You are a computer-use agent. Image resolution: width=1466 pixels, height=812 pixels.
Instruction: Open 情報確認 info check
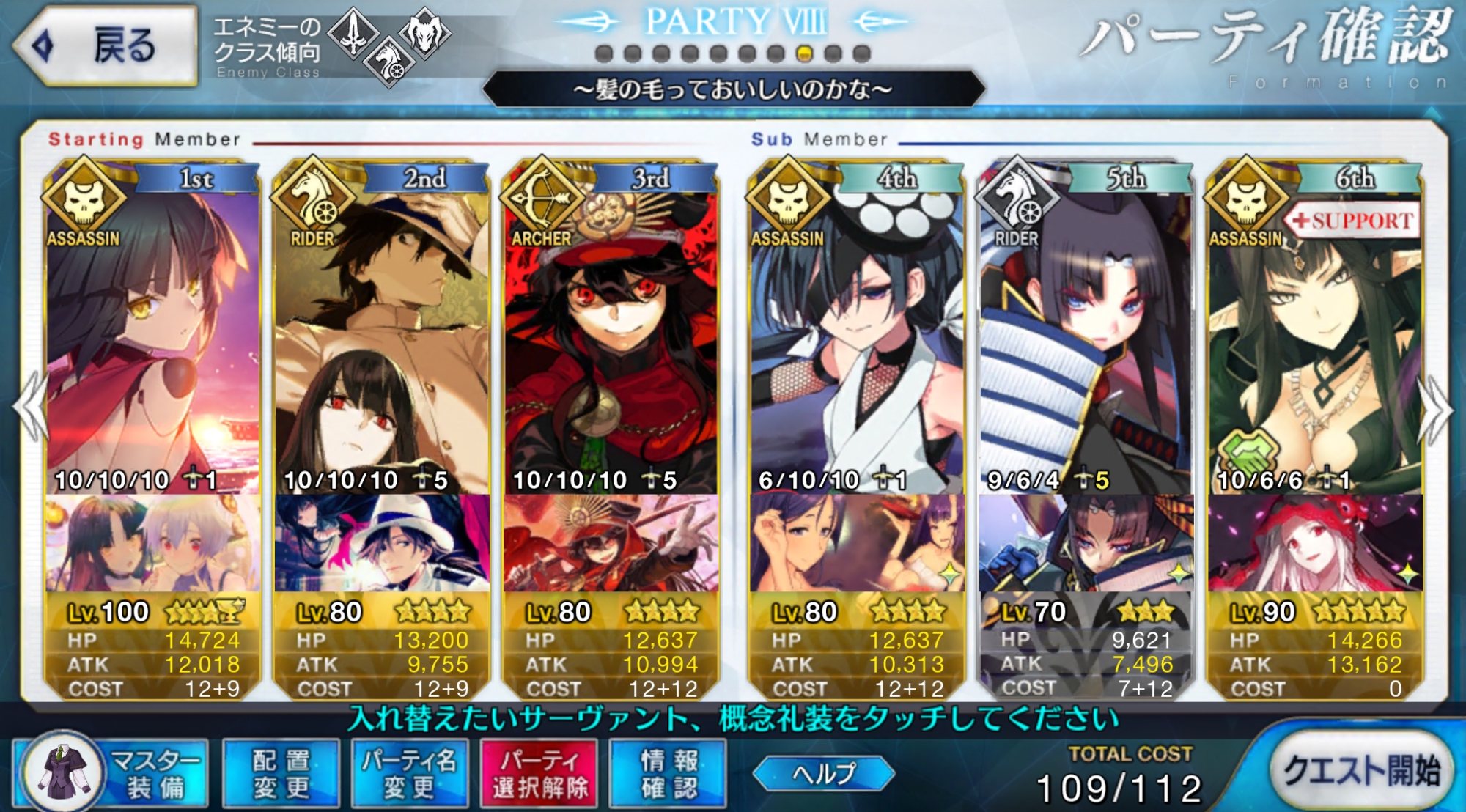(668, 774)
